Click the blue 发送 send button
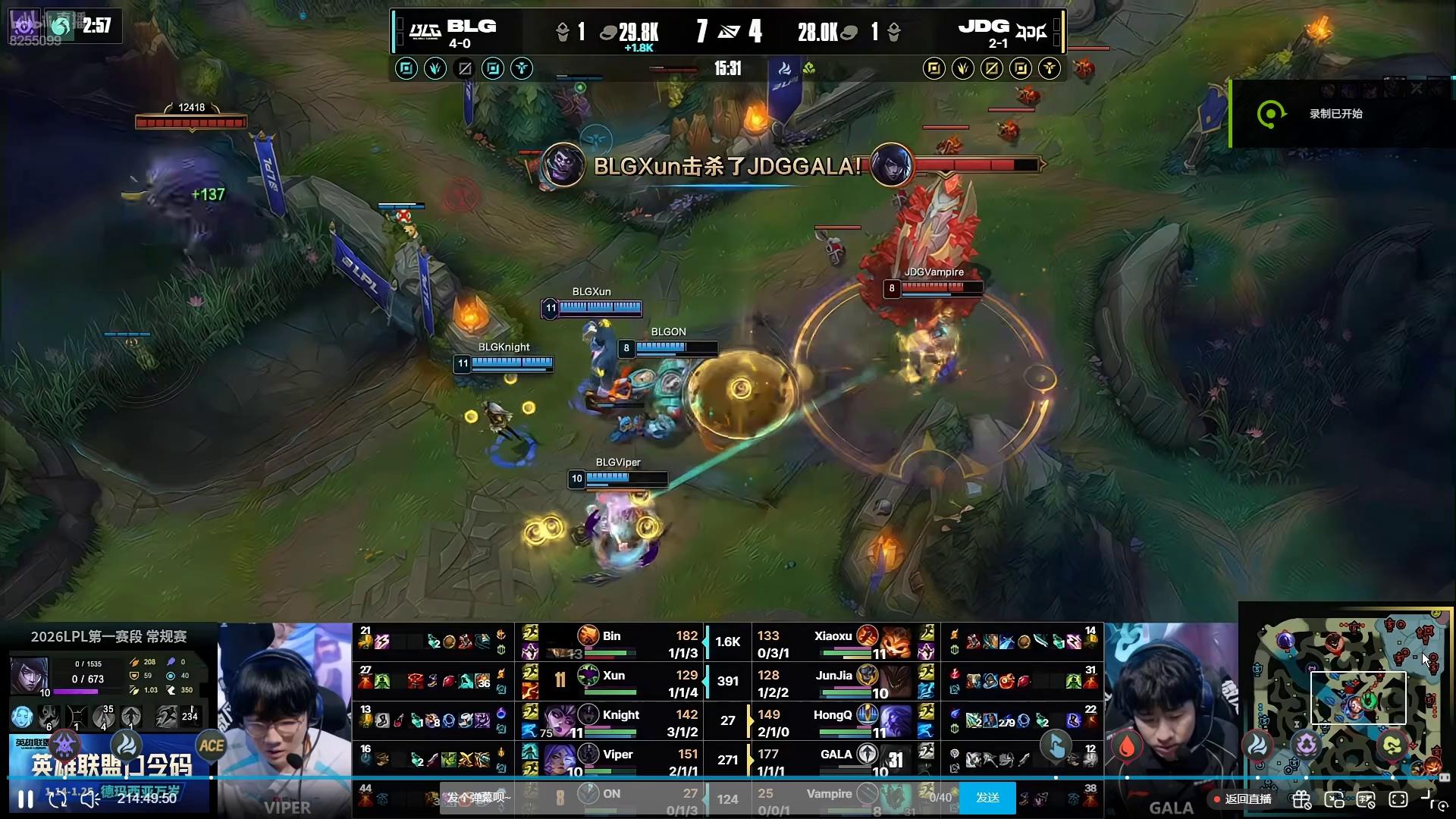This screenshot has height=819, width=1456. pyautogui.click(x=987, y=798)
